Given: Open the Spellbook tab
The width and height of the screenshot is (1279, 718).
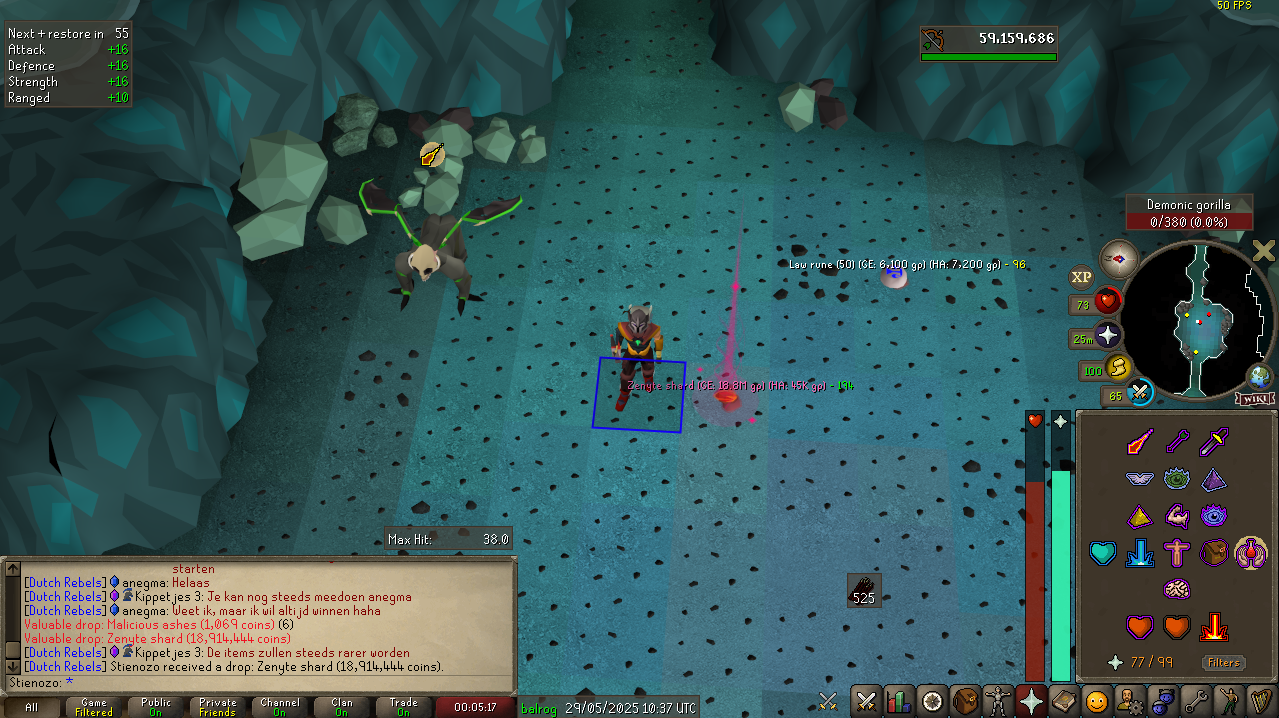Looking at the screenshot, I should pos(1064,700).
